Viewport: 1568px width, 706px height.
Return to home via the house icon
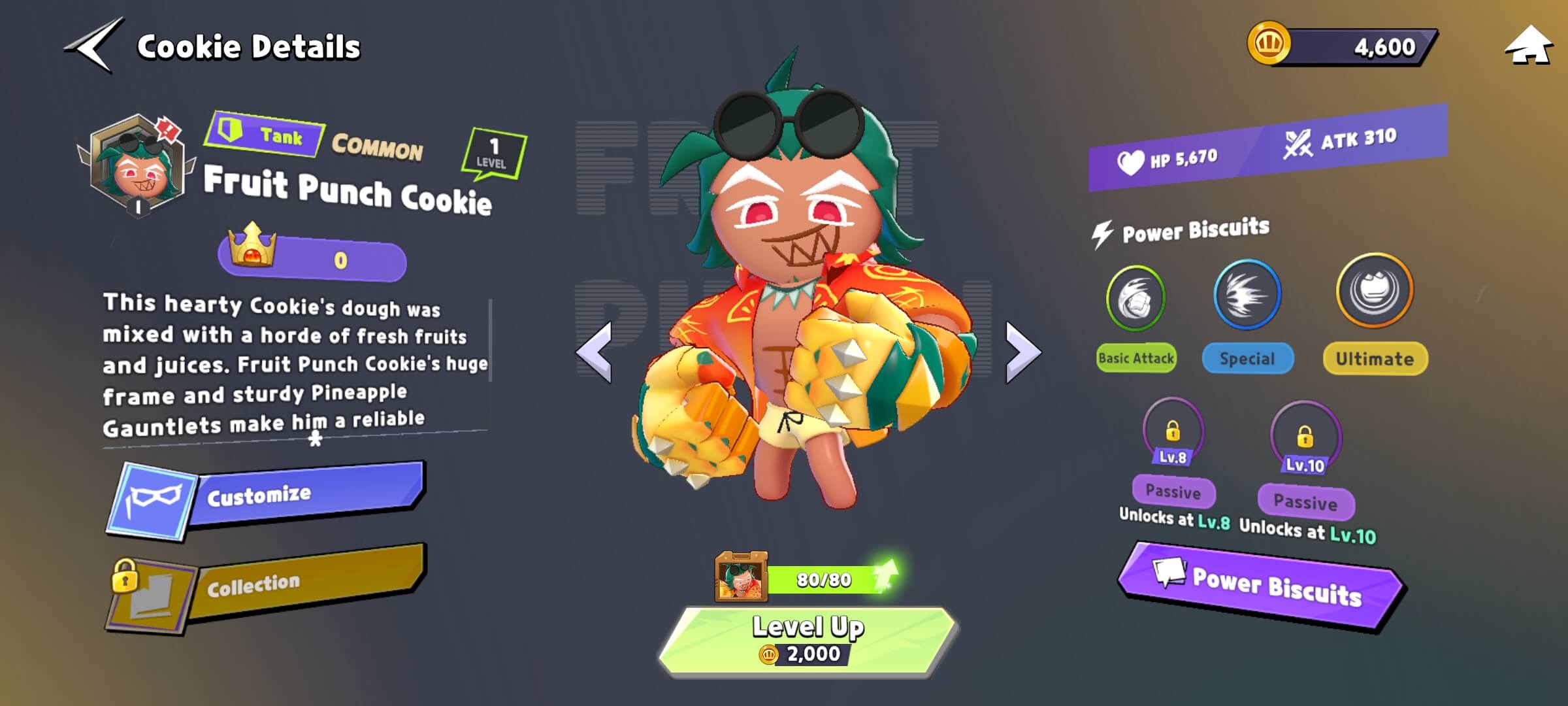tap(1527, 47)
